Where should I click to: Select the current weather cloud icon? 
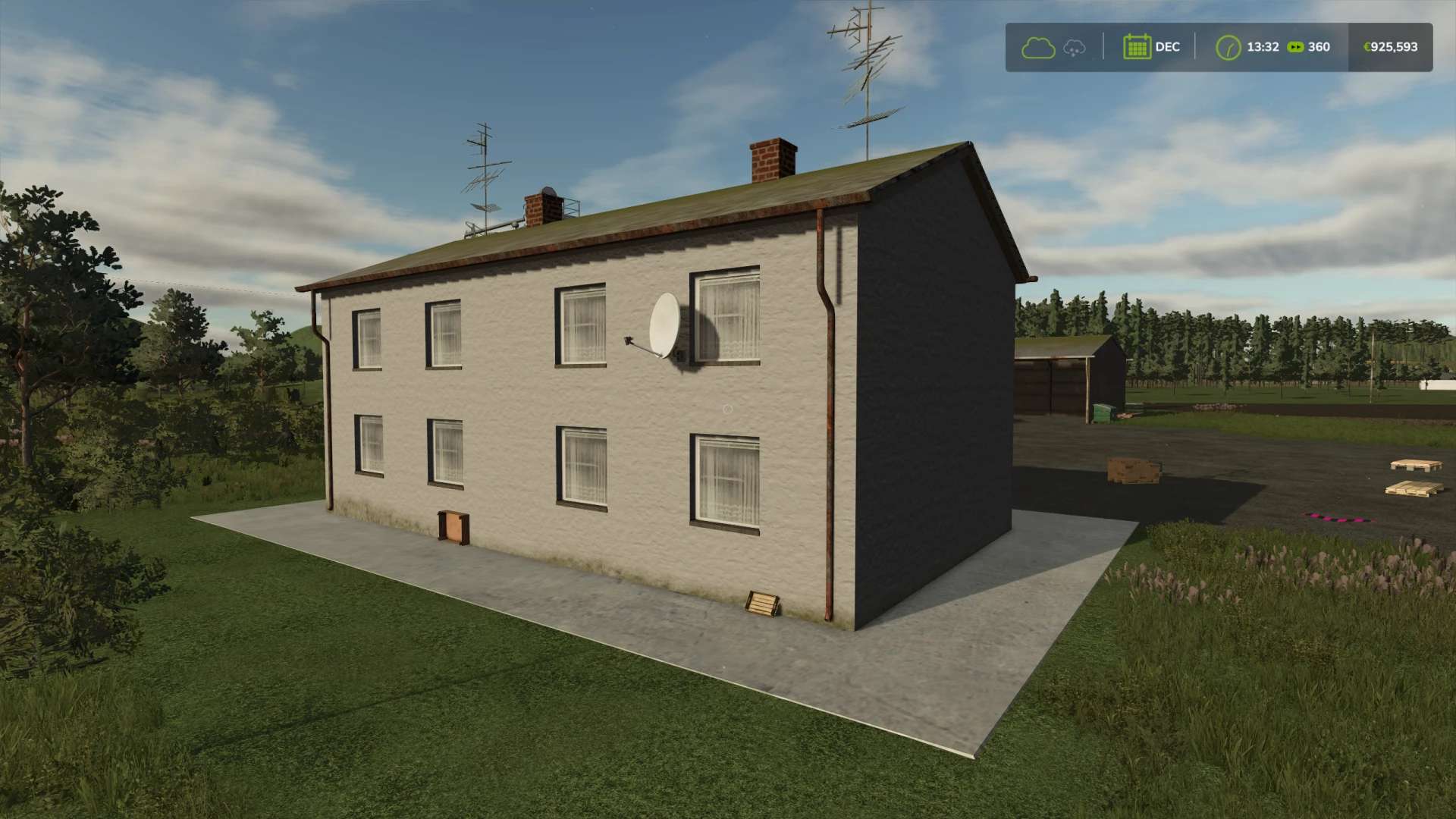click(1037, 47)
